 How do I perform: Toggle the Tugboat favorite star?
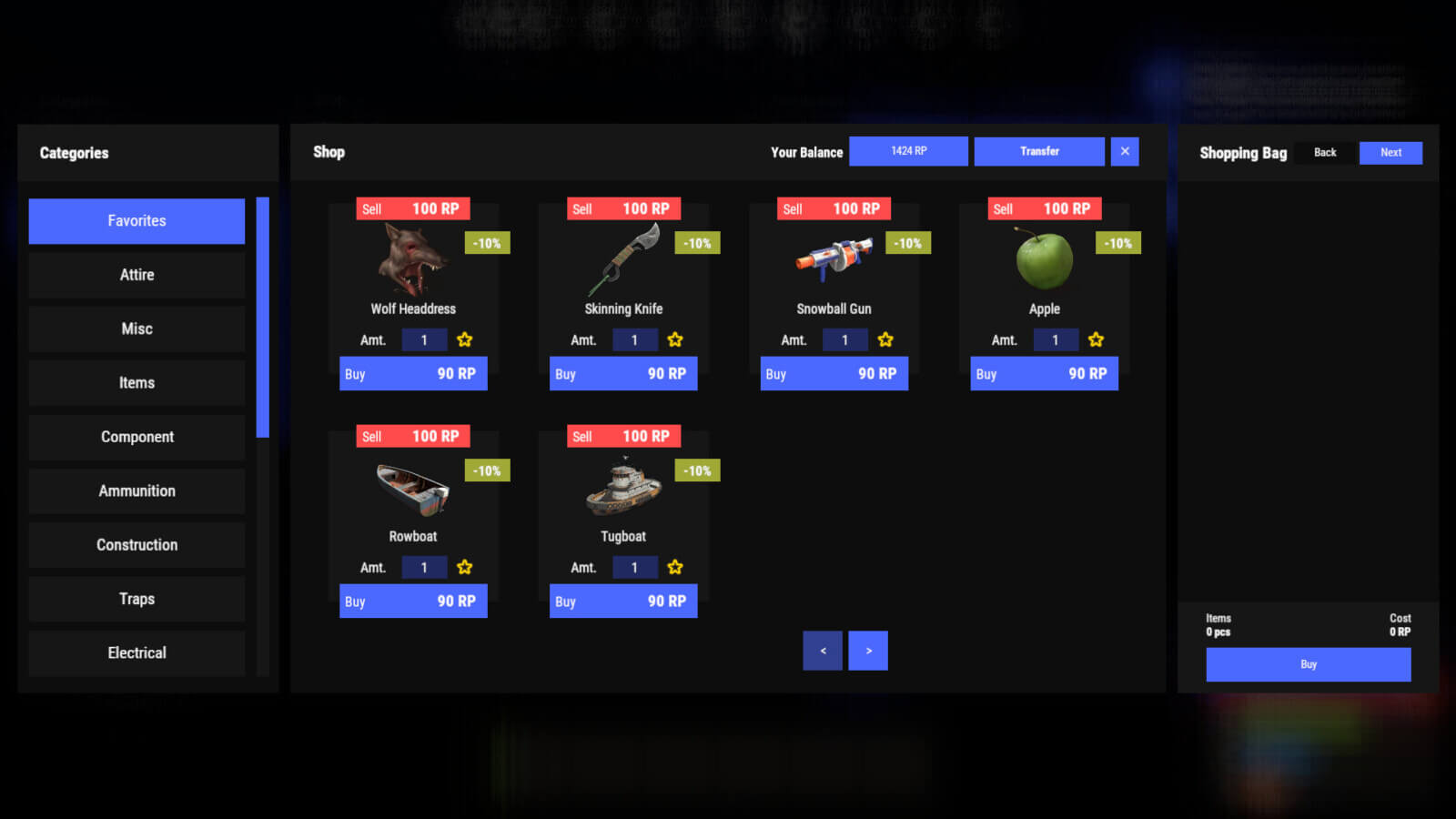pyautogui.click(x=675, y=566)
